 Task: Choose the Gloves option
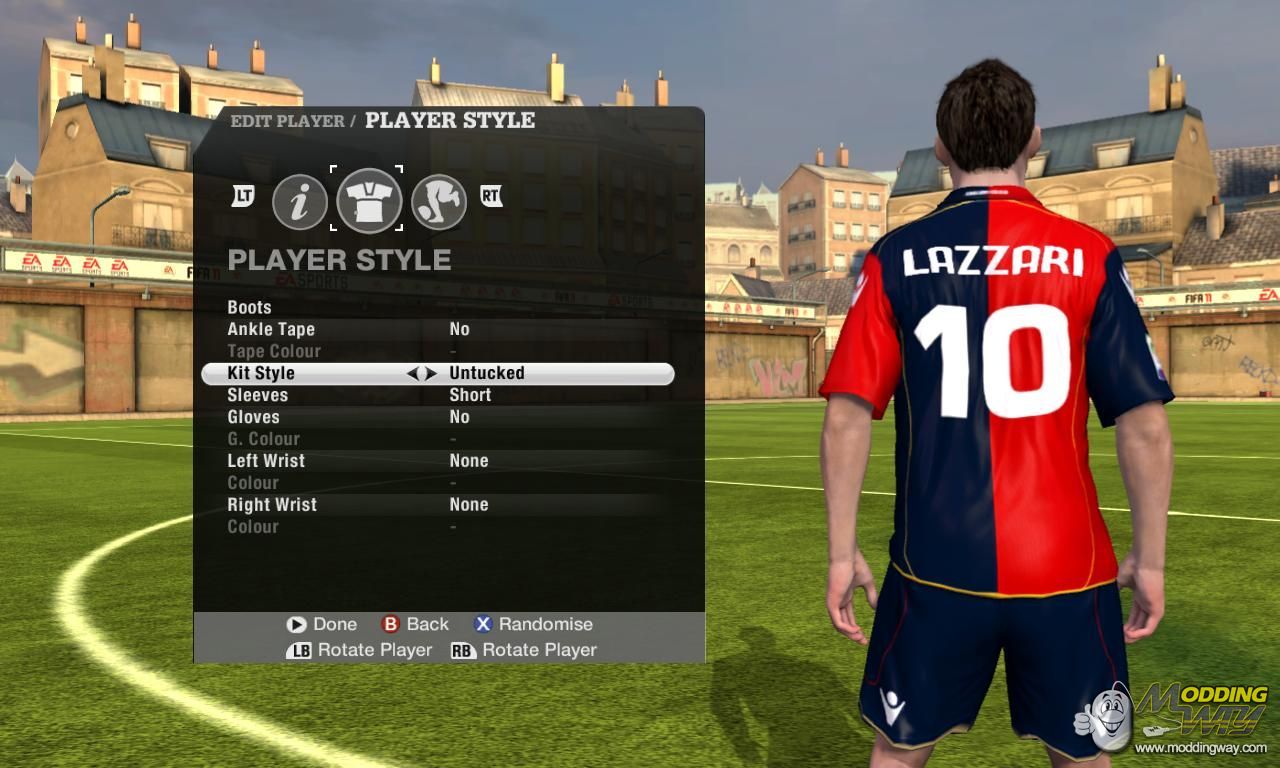pyautogui.click(x=253, y=417)
